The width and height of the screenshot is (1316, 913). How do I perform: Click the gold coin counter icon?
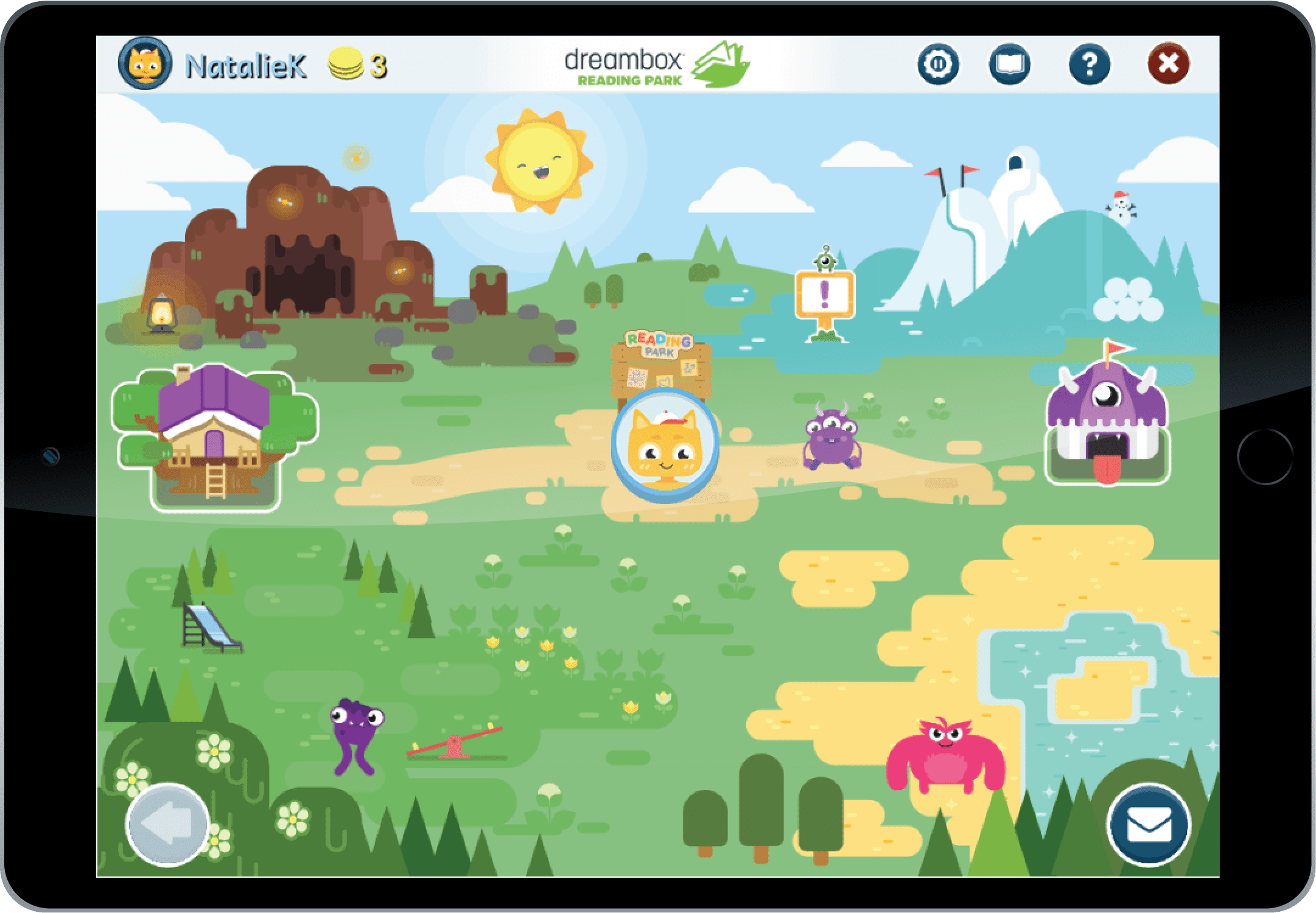[345, 63]
